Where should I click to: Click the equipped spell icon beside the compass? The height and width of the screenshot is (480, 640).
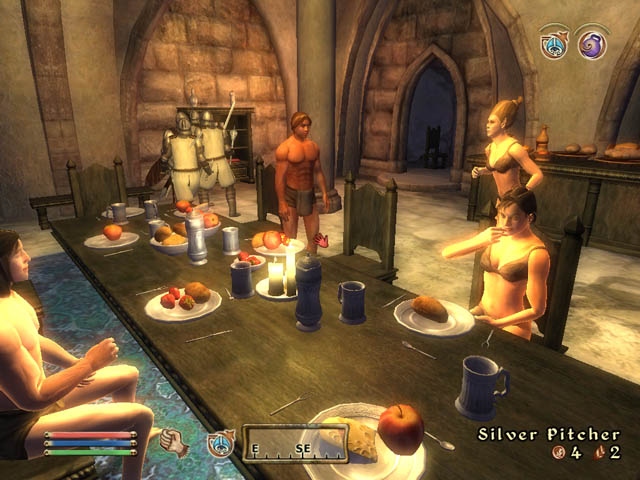pyautogui.click(x=220, y=443)
